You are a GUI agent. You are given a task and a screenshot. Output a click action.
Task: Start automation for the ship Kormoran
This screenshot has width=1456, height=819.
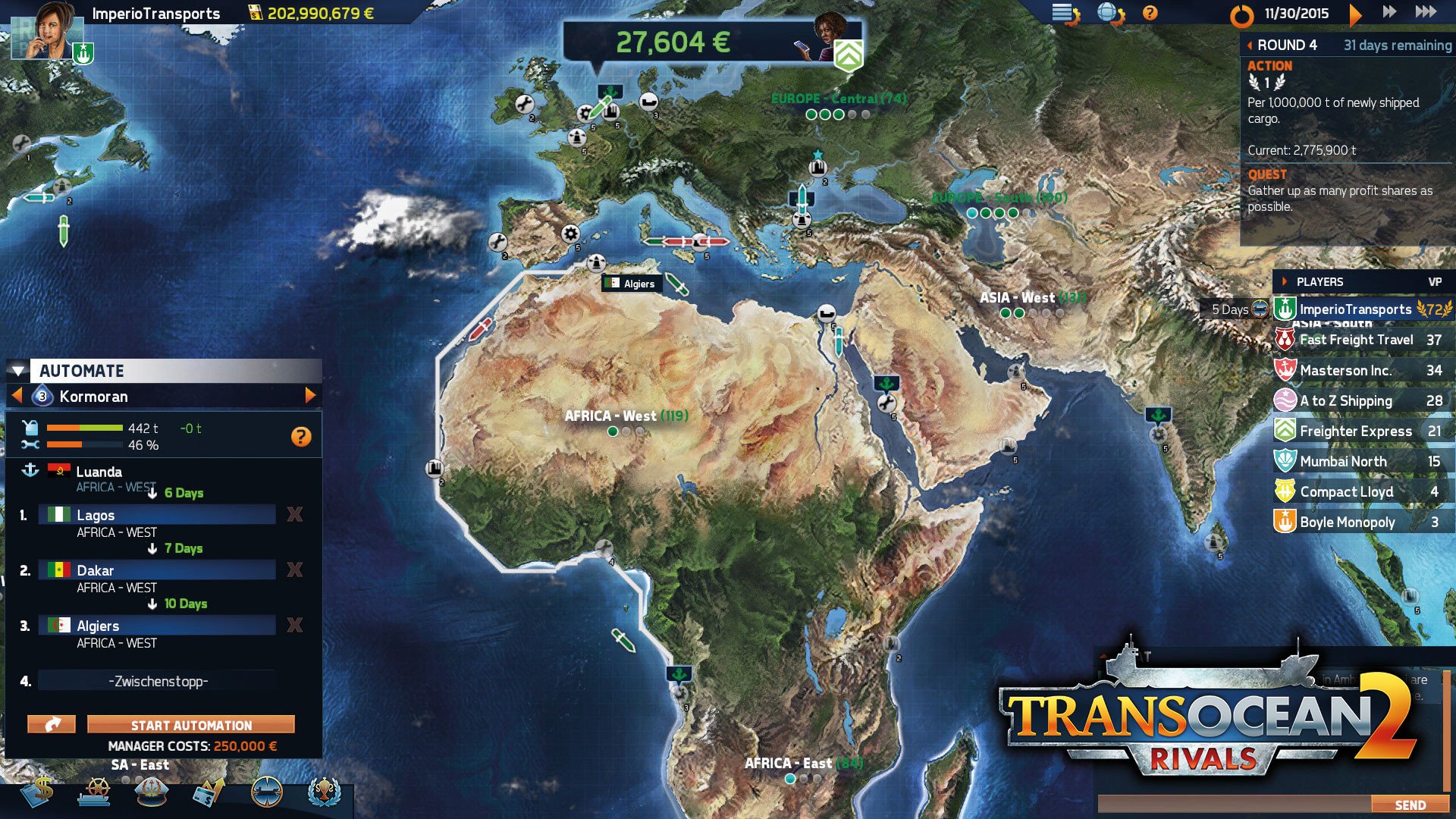[190, 725]
